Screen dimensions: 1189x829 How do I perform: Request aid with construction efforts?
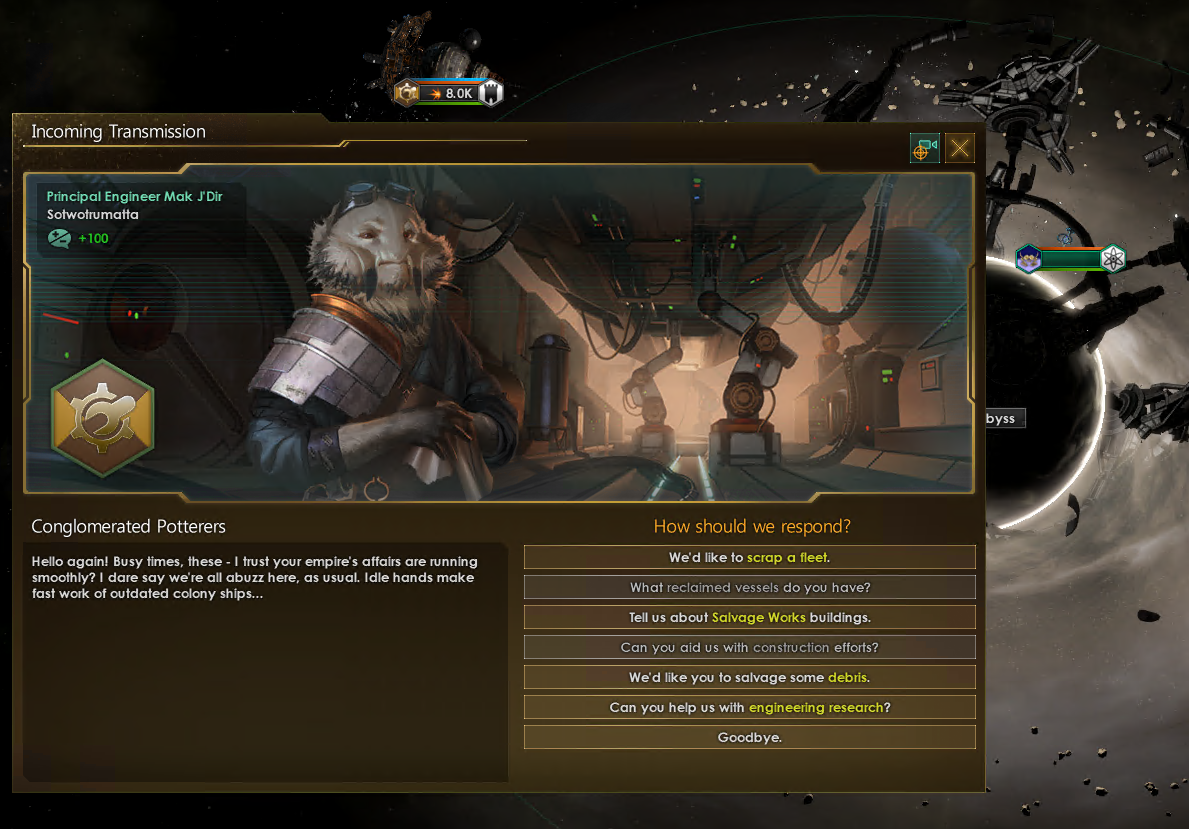coord(749,647)
